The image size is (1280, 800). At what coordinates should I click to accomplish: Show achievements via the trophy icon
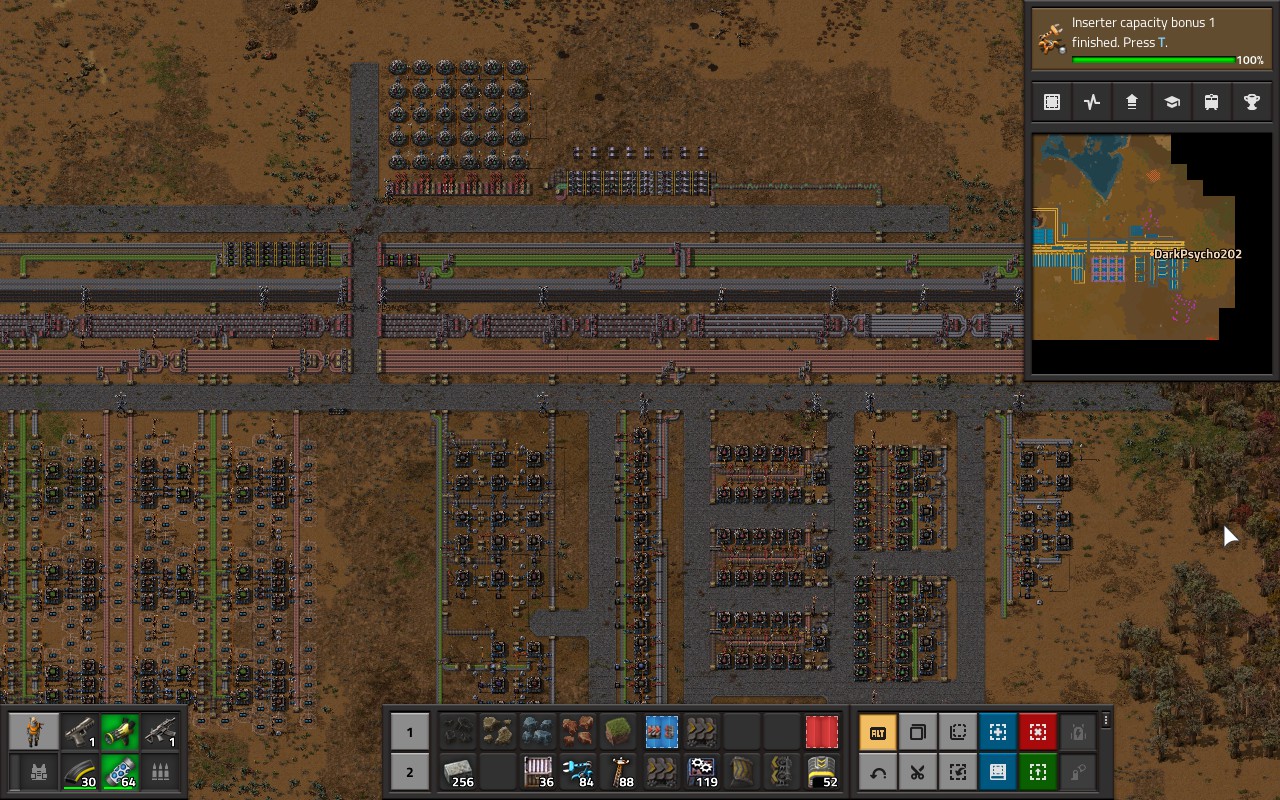point(1251,102)
